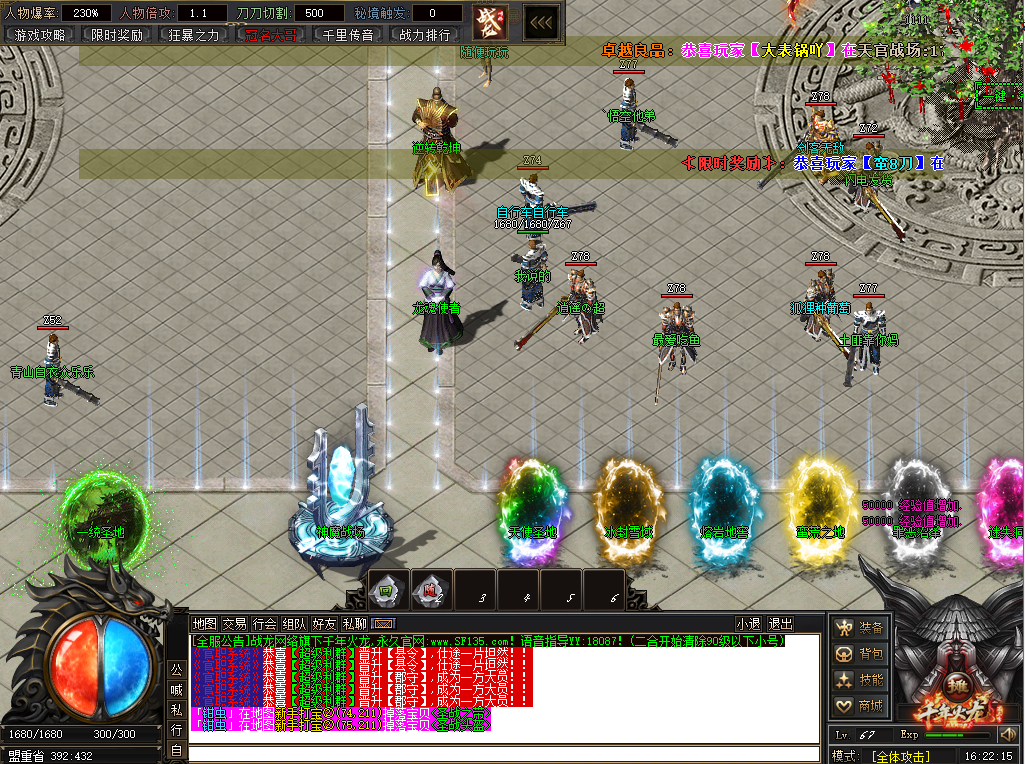Viewport: 1025px width, 764px height.
Task: Open the 背包 backpack
Action: click(x=861, y=654)
